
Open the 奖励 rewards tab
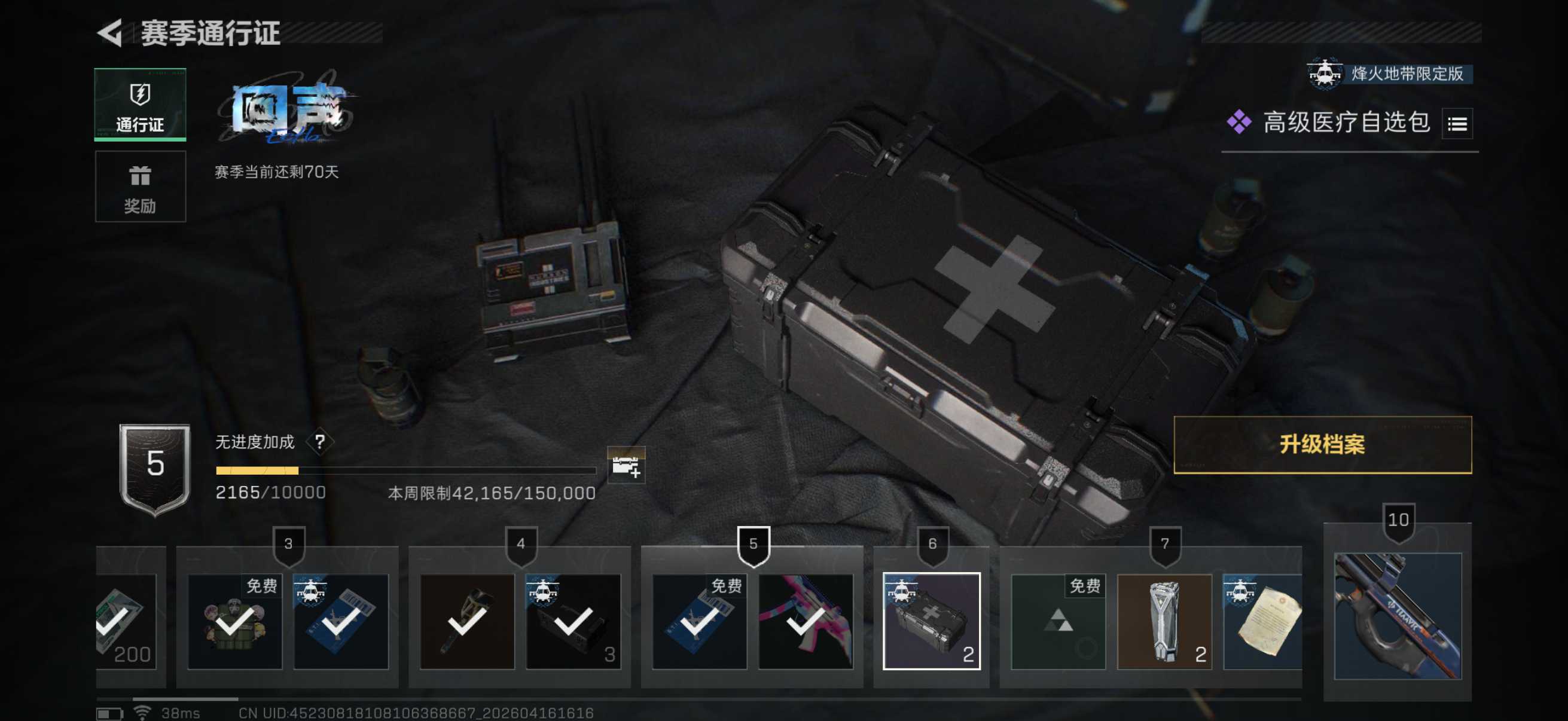coord(140,187)
